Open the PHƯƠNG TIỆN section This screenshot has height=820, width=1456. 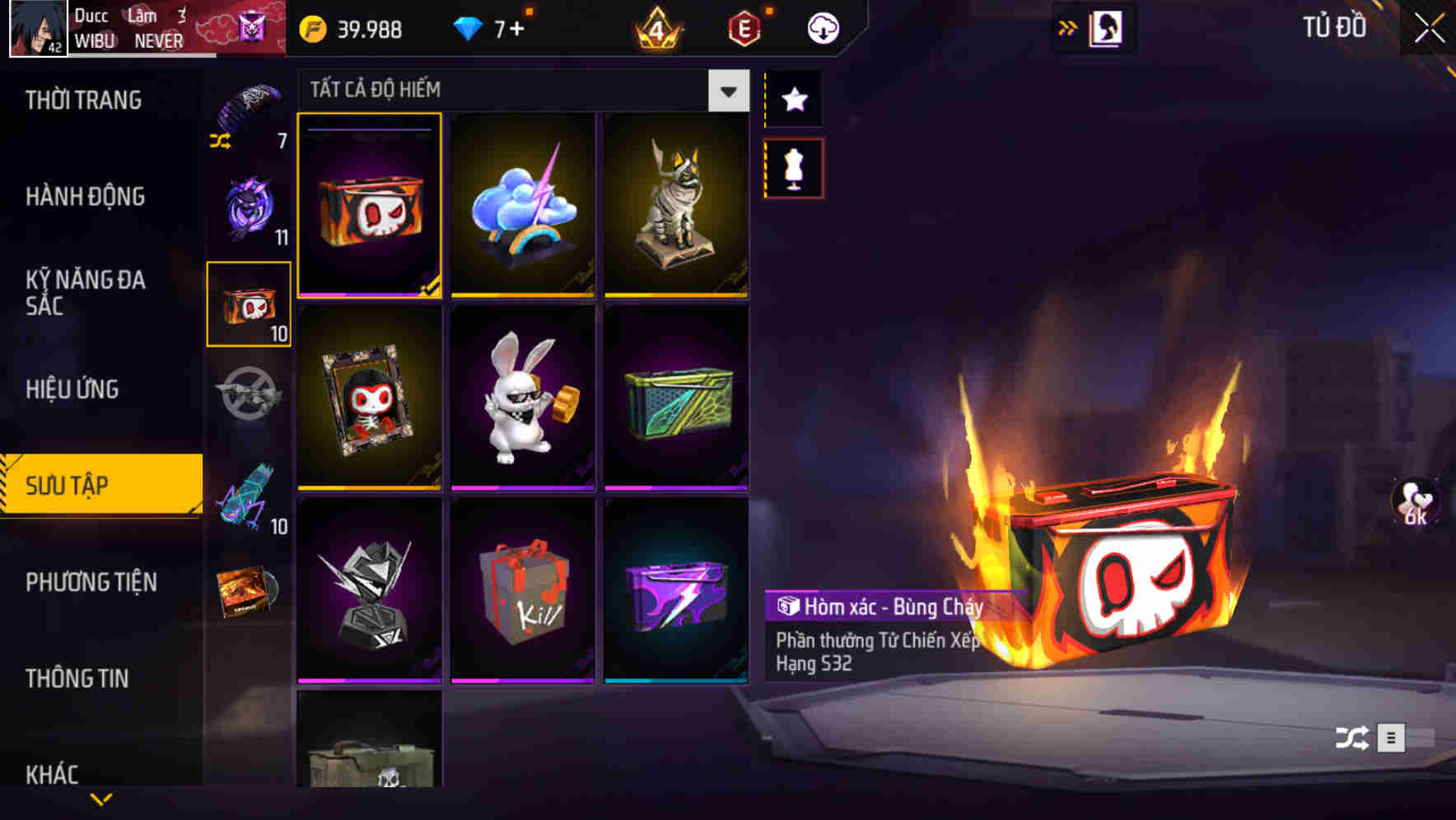[x=91, y=582]
